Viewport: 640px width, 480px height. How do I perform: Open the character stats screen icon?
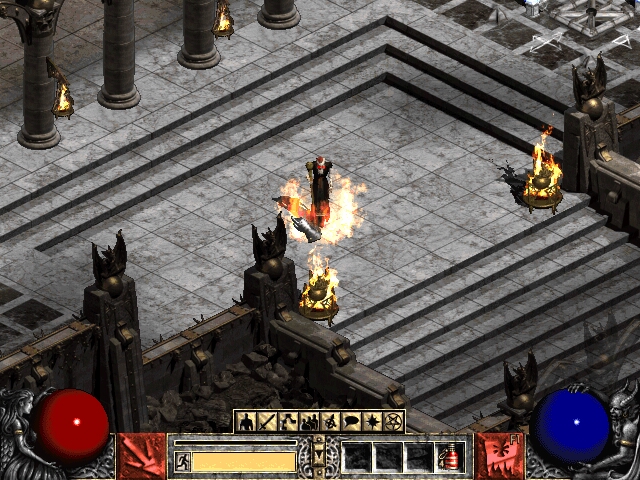245,421
